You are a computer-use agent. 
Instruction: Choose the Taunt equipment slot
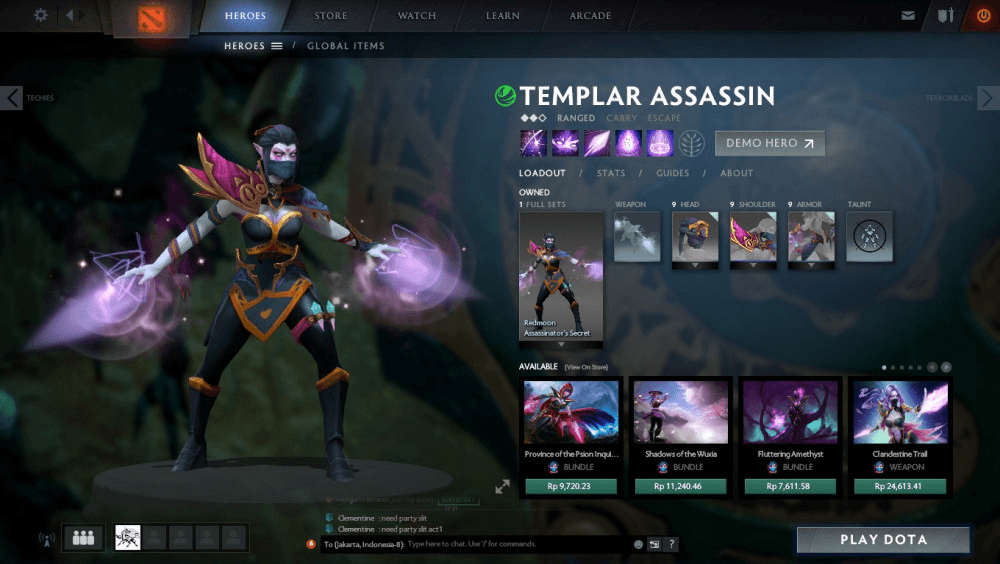point(869,237)
